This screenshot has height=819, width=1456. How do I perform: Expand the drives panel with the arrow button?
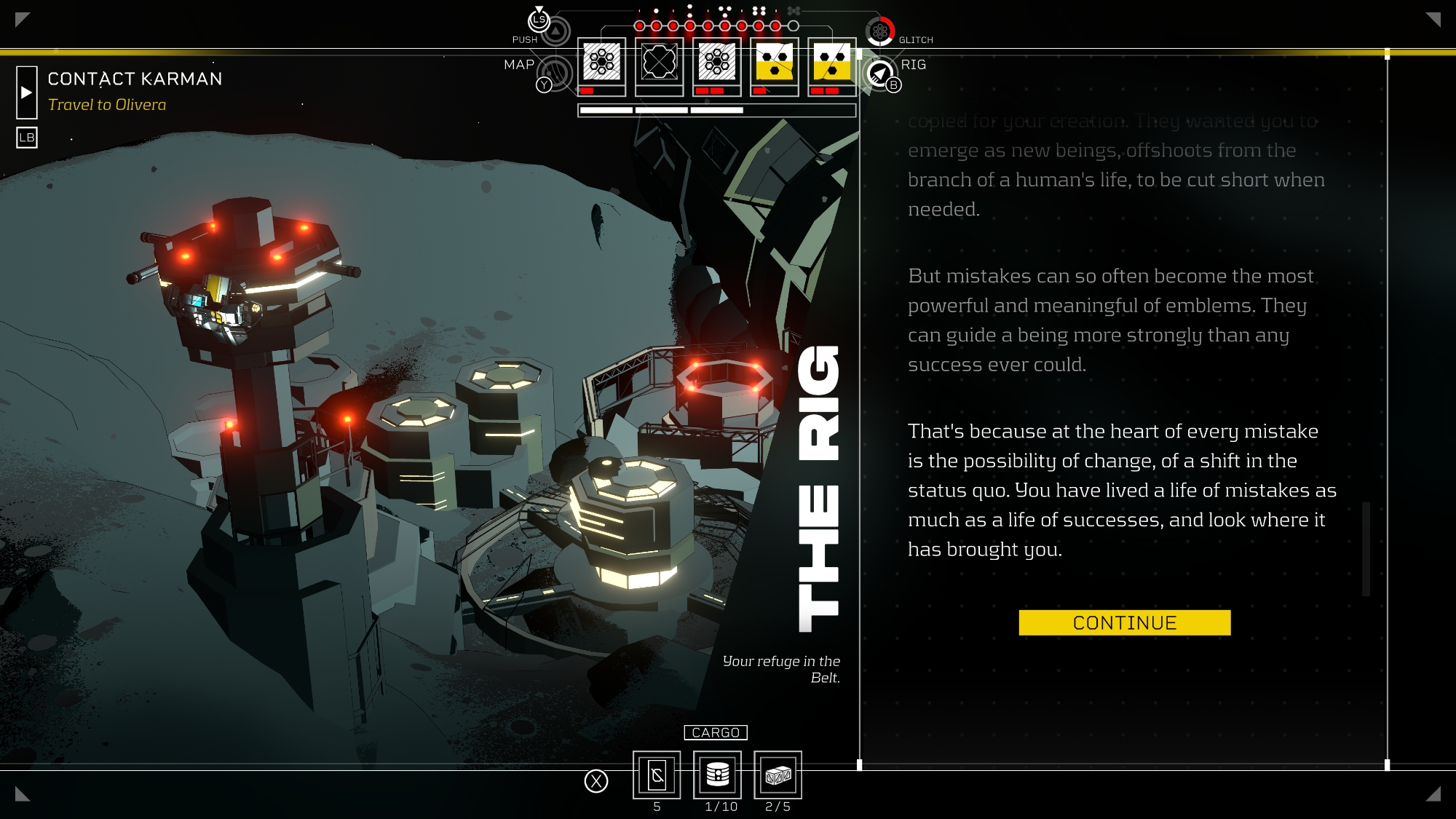26,92
